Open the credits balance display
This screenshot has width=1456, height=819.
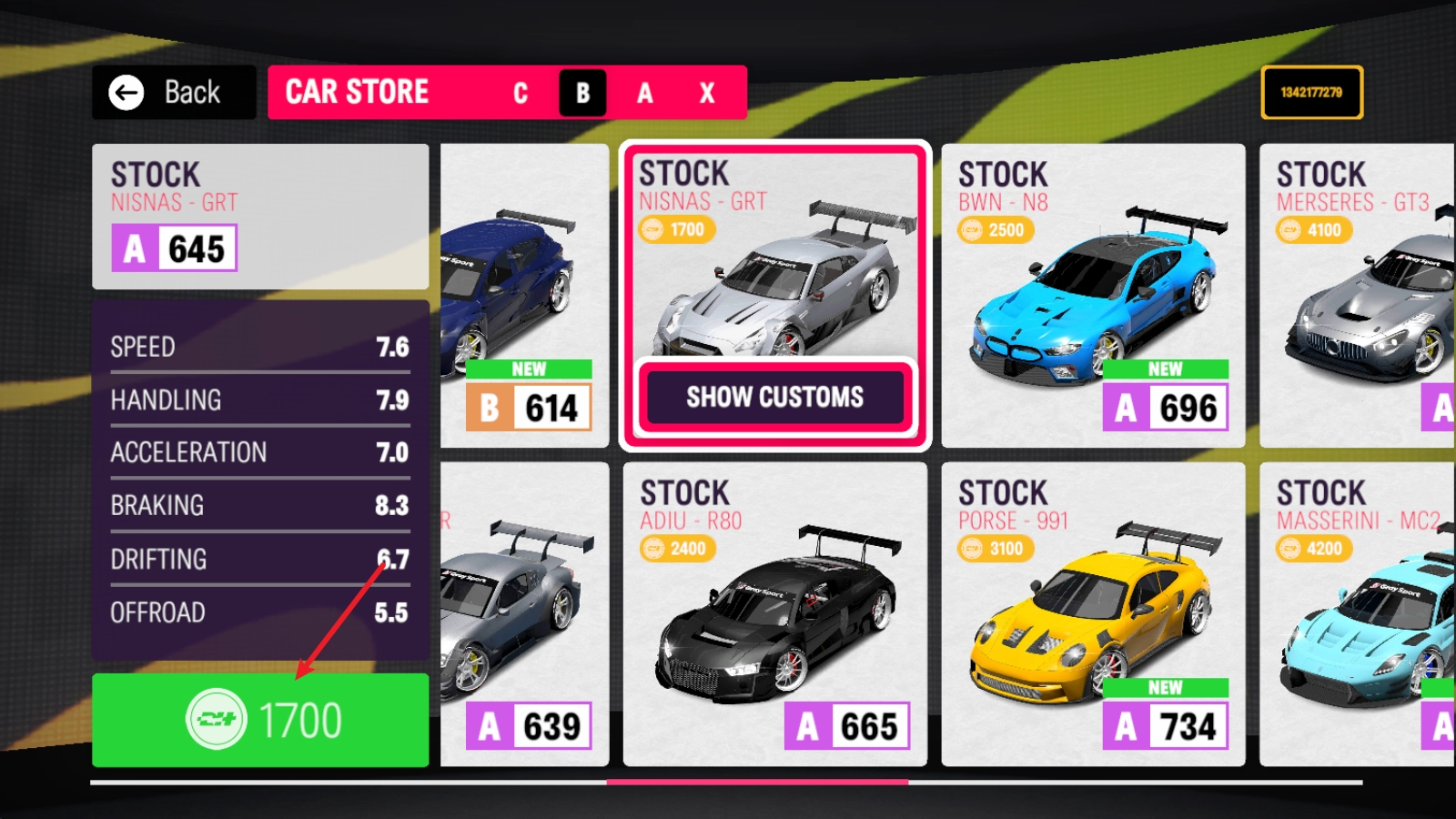pos(1311,92)
